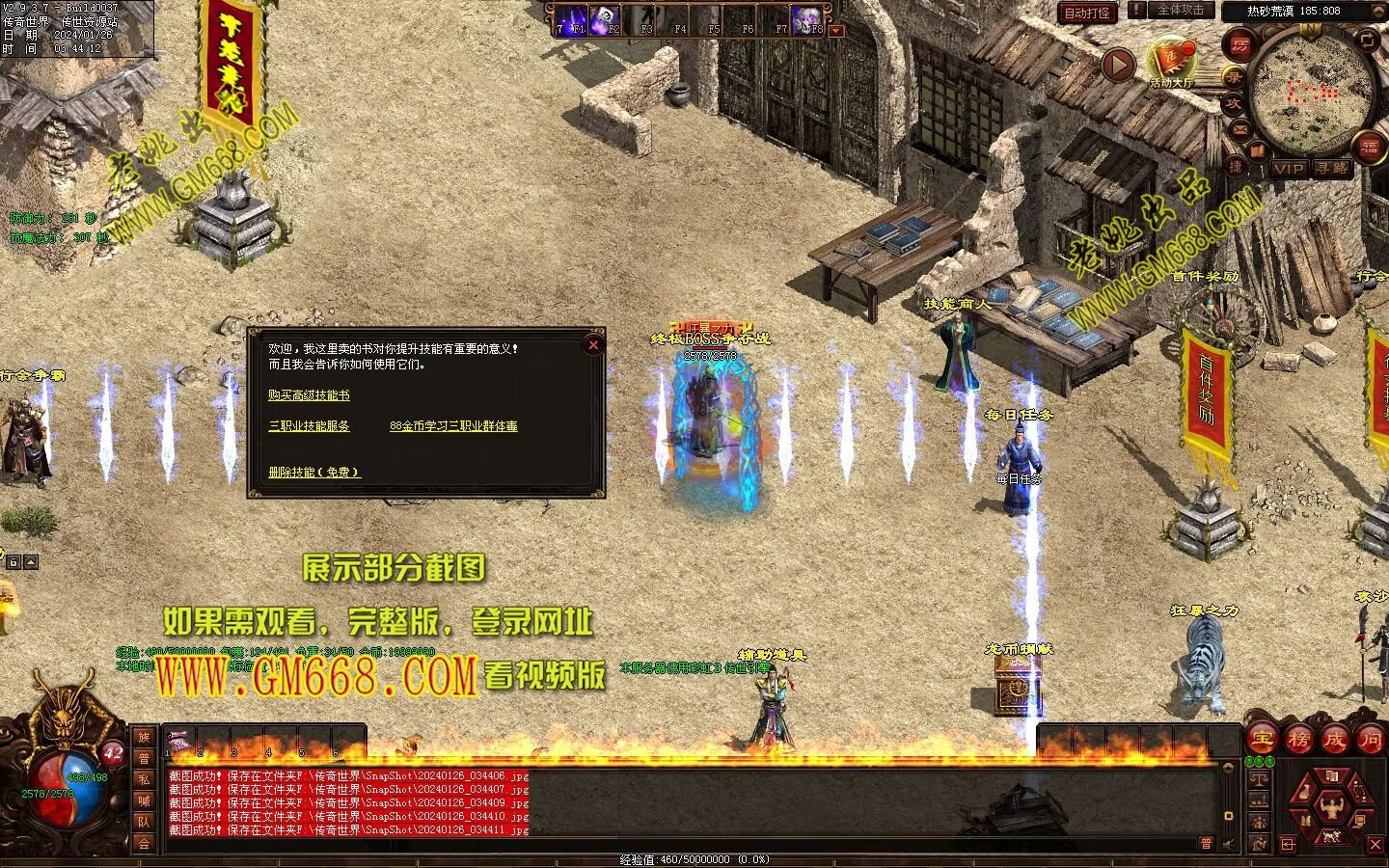Switch chat to 队 team channel
The width and height of the screenshot is (1389, 868).
(144, 822)
